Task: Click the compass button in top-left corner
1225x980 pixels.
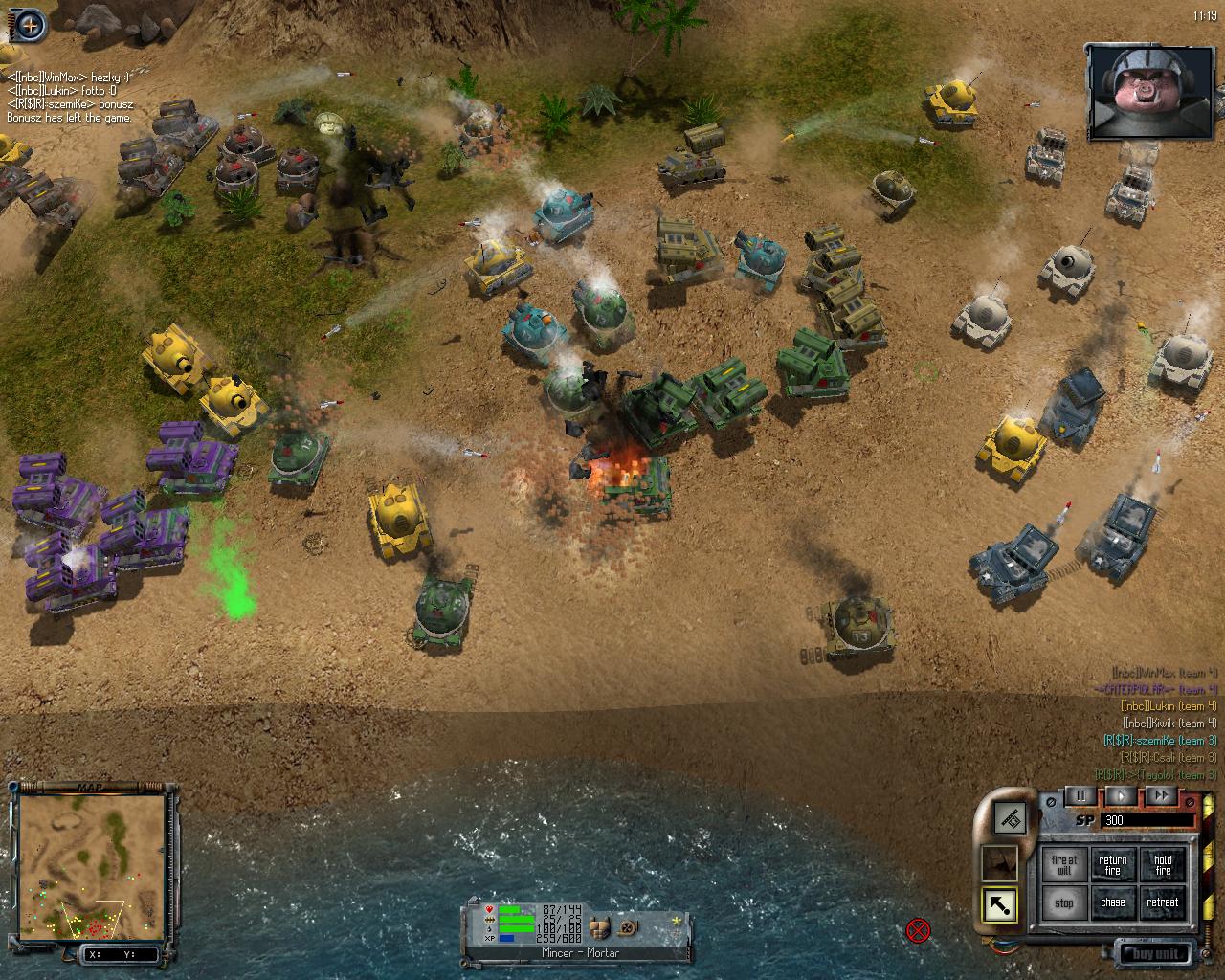Action: [x=30, y=25]
